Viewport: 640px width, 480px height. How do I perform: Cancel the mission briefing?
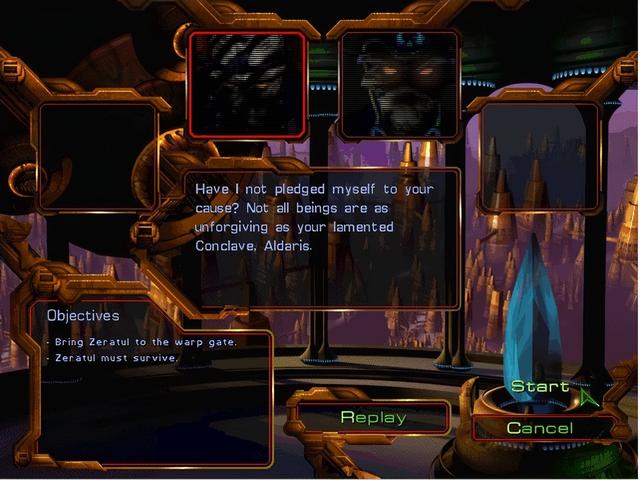[540, 428]
